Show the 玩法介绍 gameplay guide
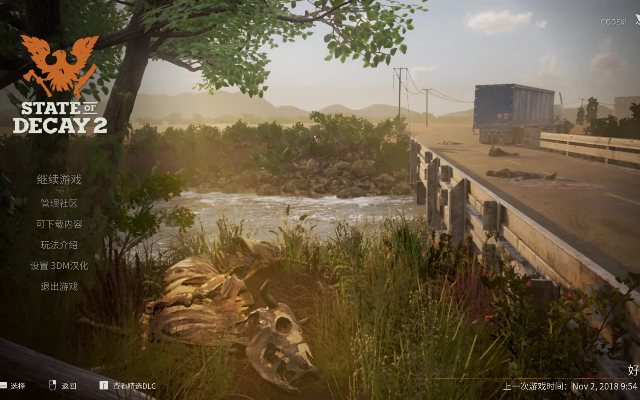Image resolution: width=640 pixels, height=400 pixels. 59,245
